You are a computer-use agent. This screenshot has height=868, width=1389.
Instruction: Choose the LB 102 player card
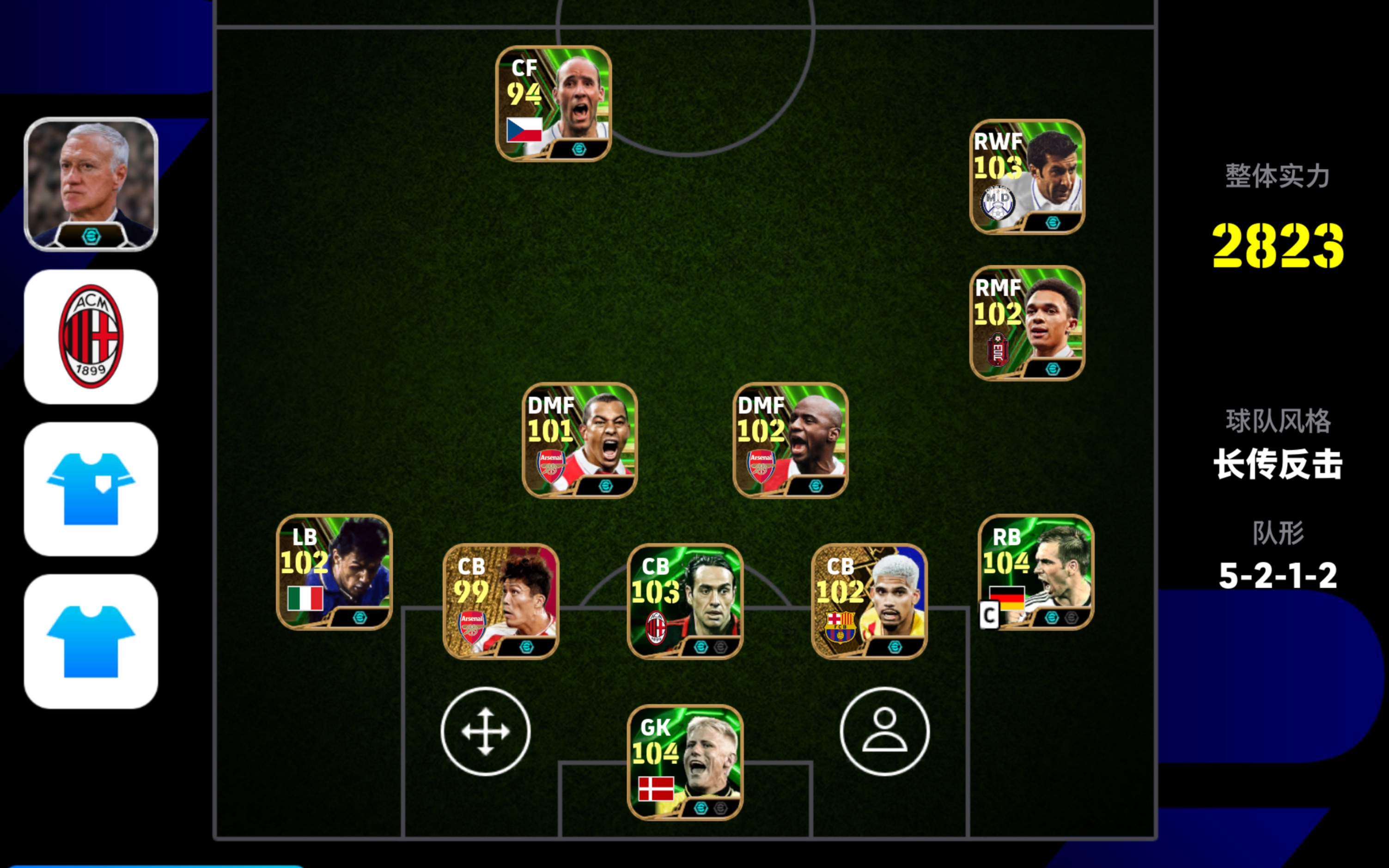coord(334,572)
